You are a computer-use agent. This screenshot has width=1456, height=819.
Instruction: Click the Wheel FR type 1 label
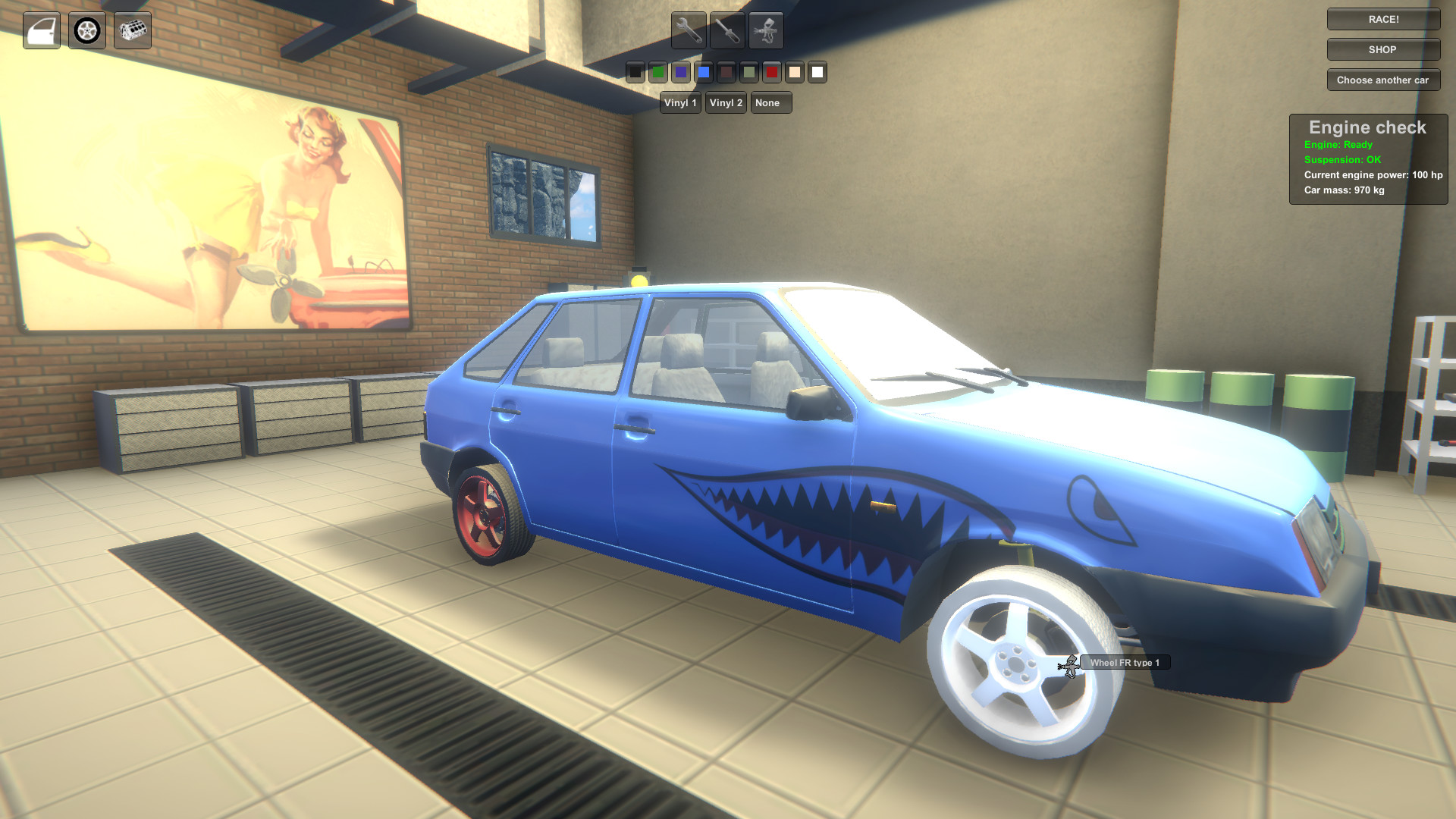[1125, 662]
